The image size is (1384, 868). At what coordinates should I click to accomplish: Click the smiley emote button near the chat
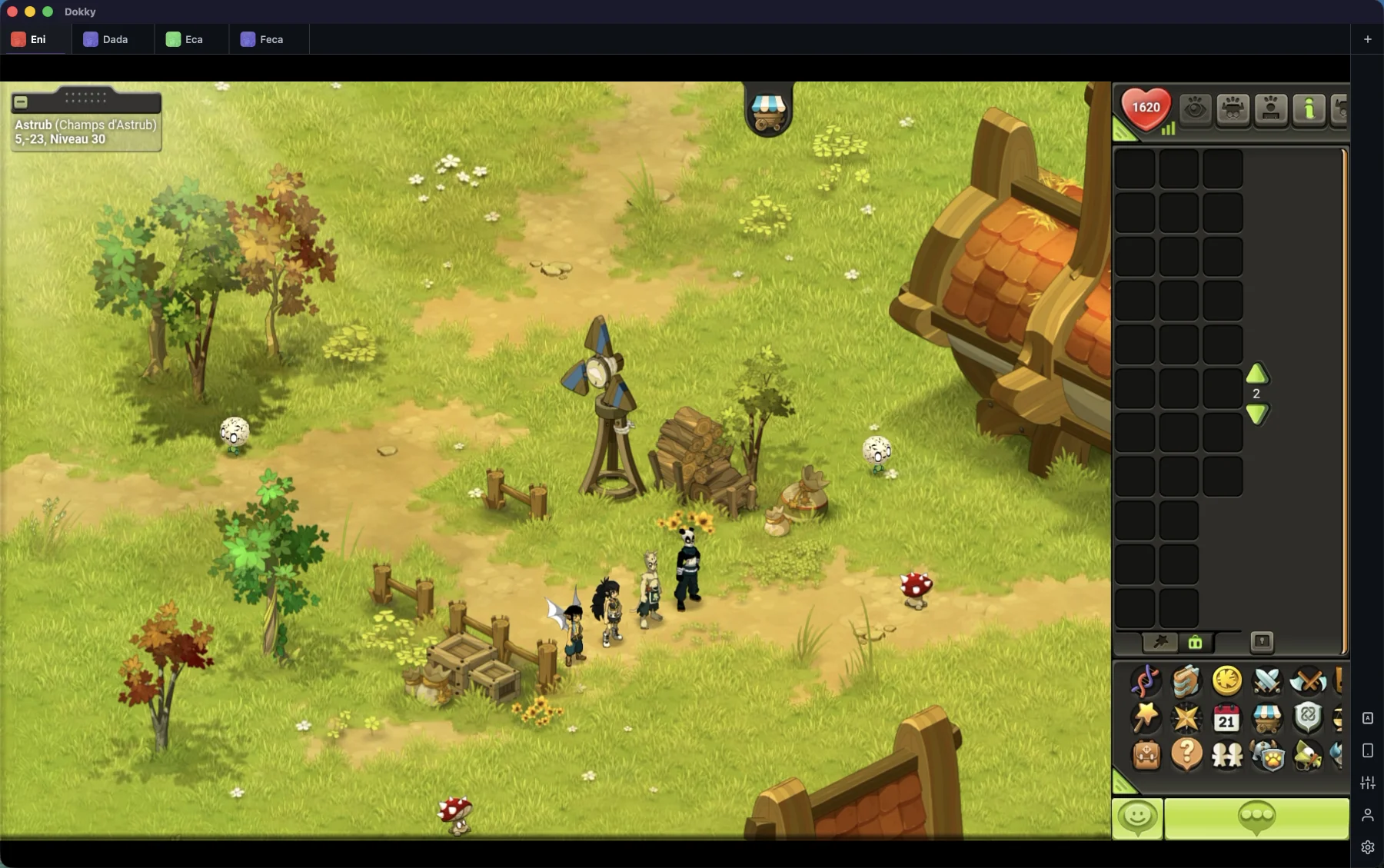click(1138, 818)
